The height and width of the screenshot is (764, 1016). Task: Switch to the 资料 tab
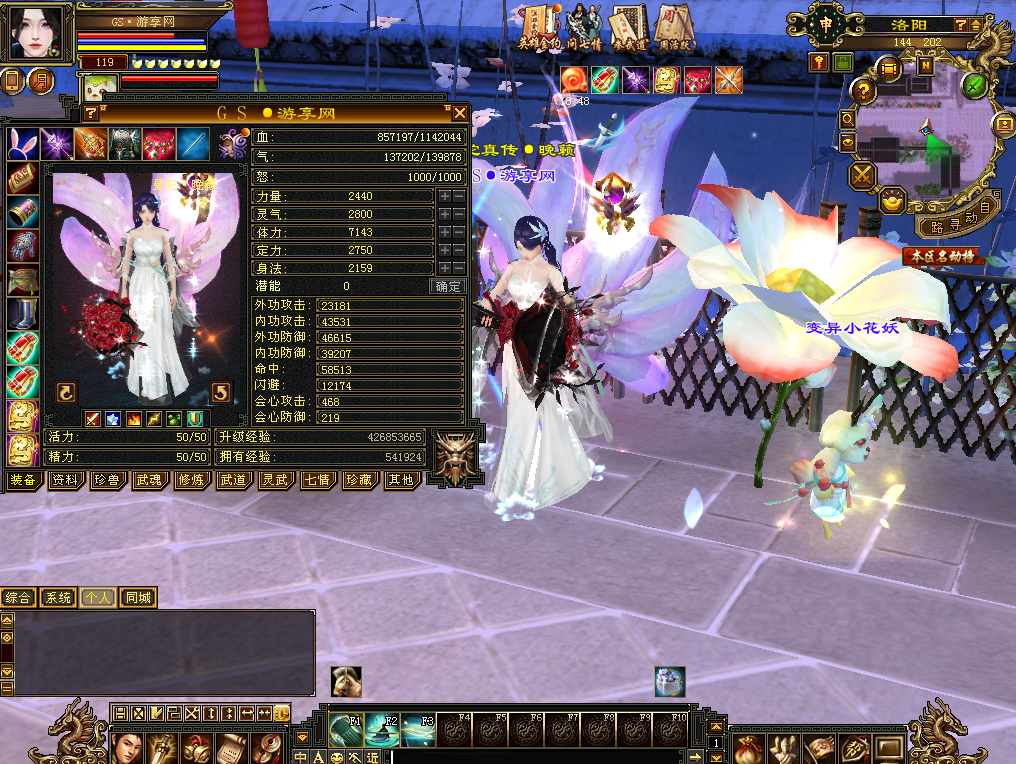pos(64,480)
